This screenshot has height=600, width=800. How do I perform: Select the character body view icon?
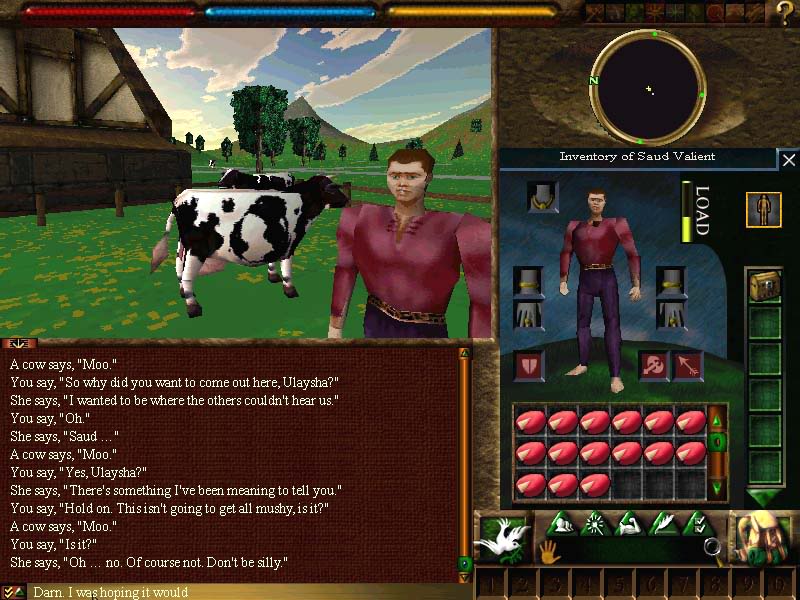(764, 209)
